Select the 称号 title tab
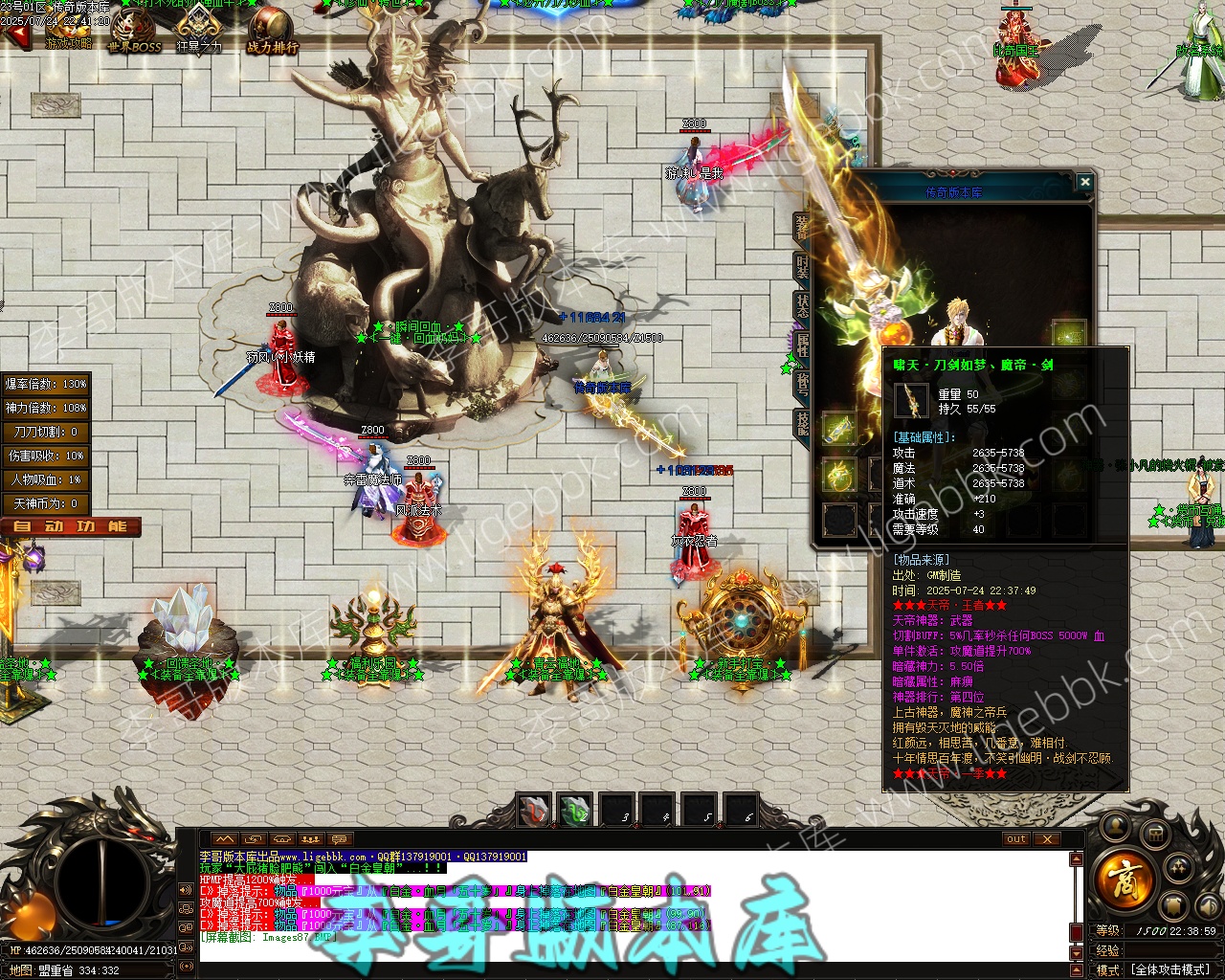The width and height of the screenshot is (1225, 980). click(x=802, y=383)
